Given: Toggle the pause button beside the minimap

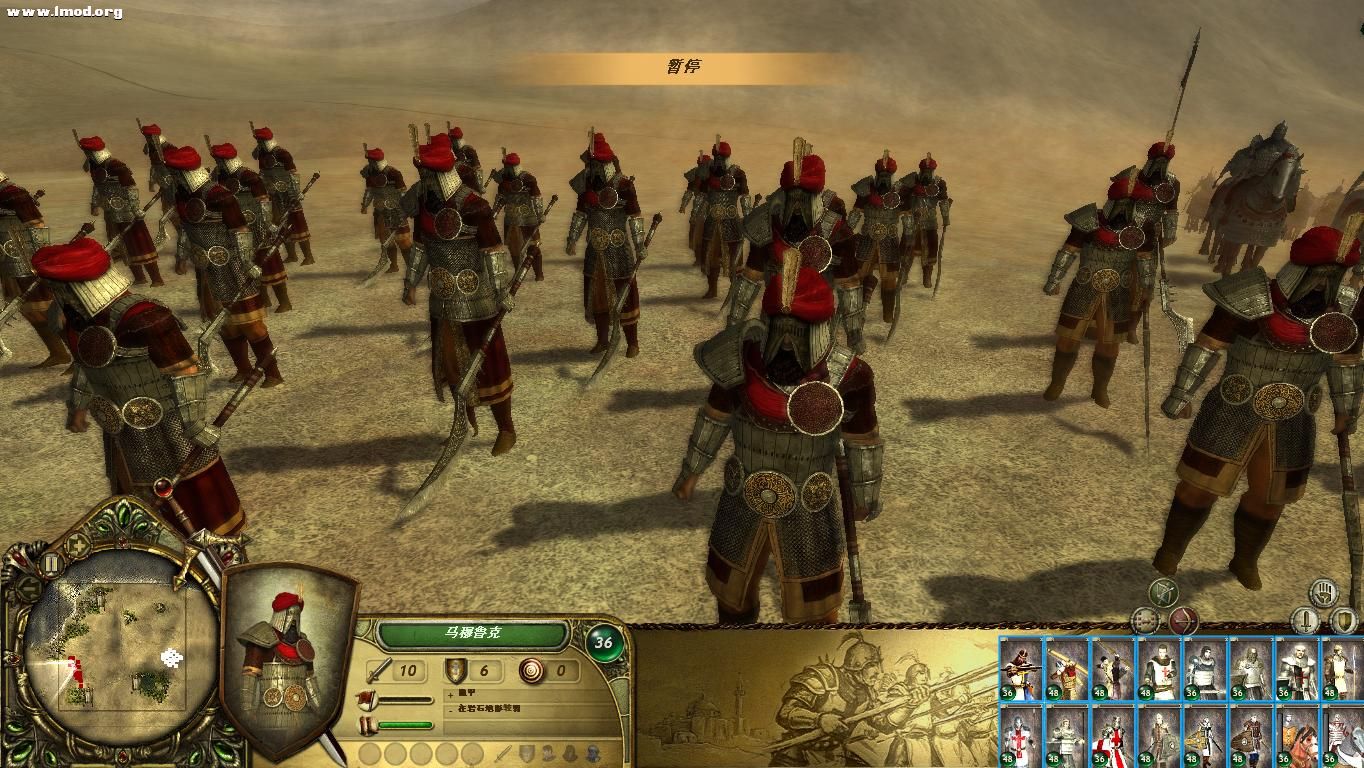Looking at the screenshot, I should pyautogui.click(x=51, y=564).
